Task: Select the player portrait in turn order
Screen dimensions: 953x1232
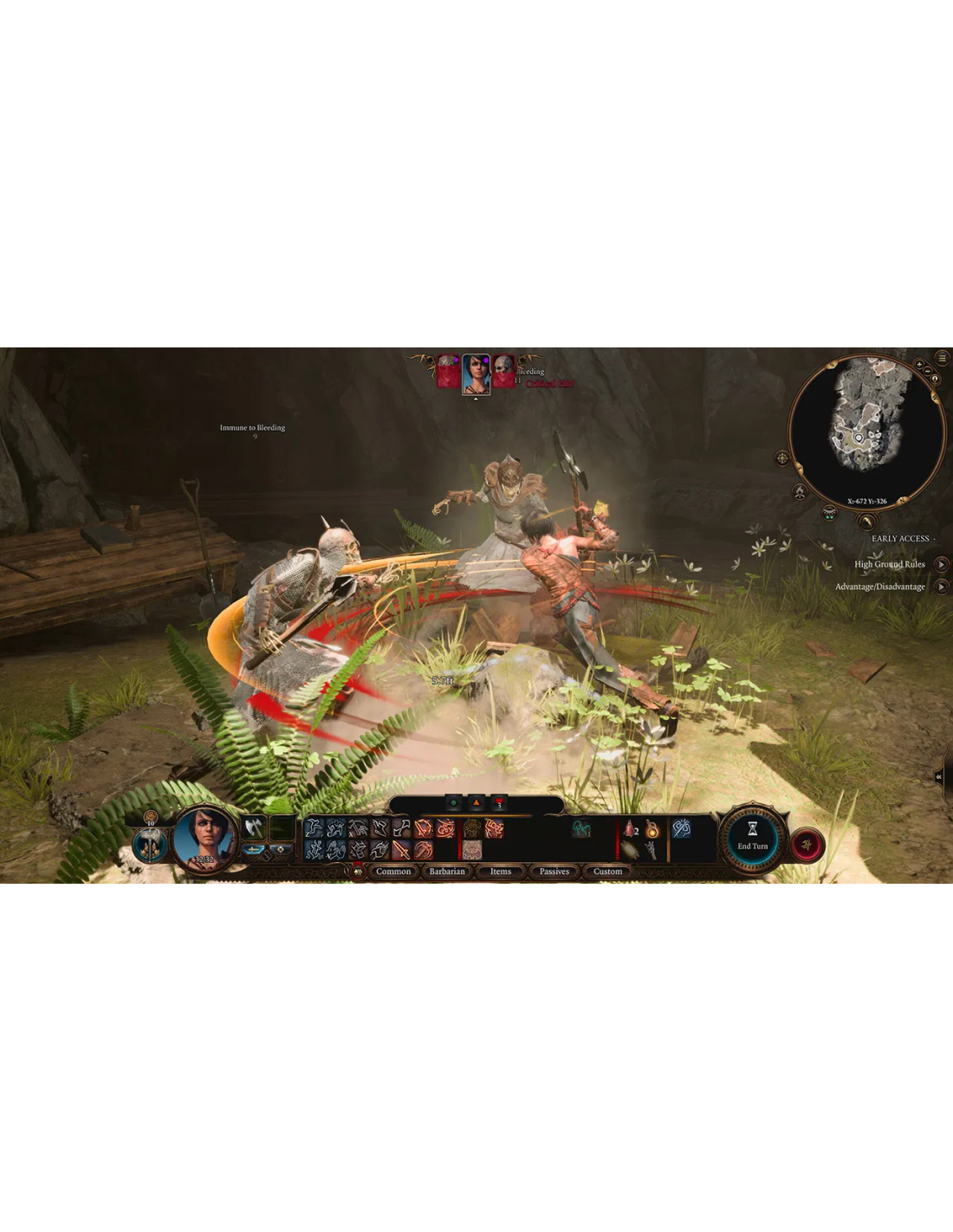Action: (x=476, y=373)
